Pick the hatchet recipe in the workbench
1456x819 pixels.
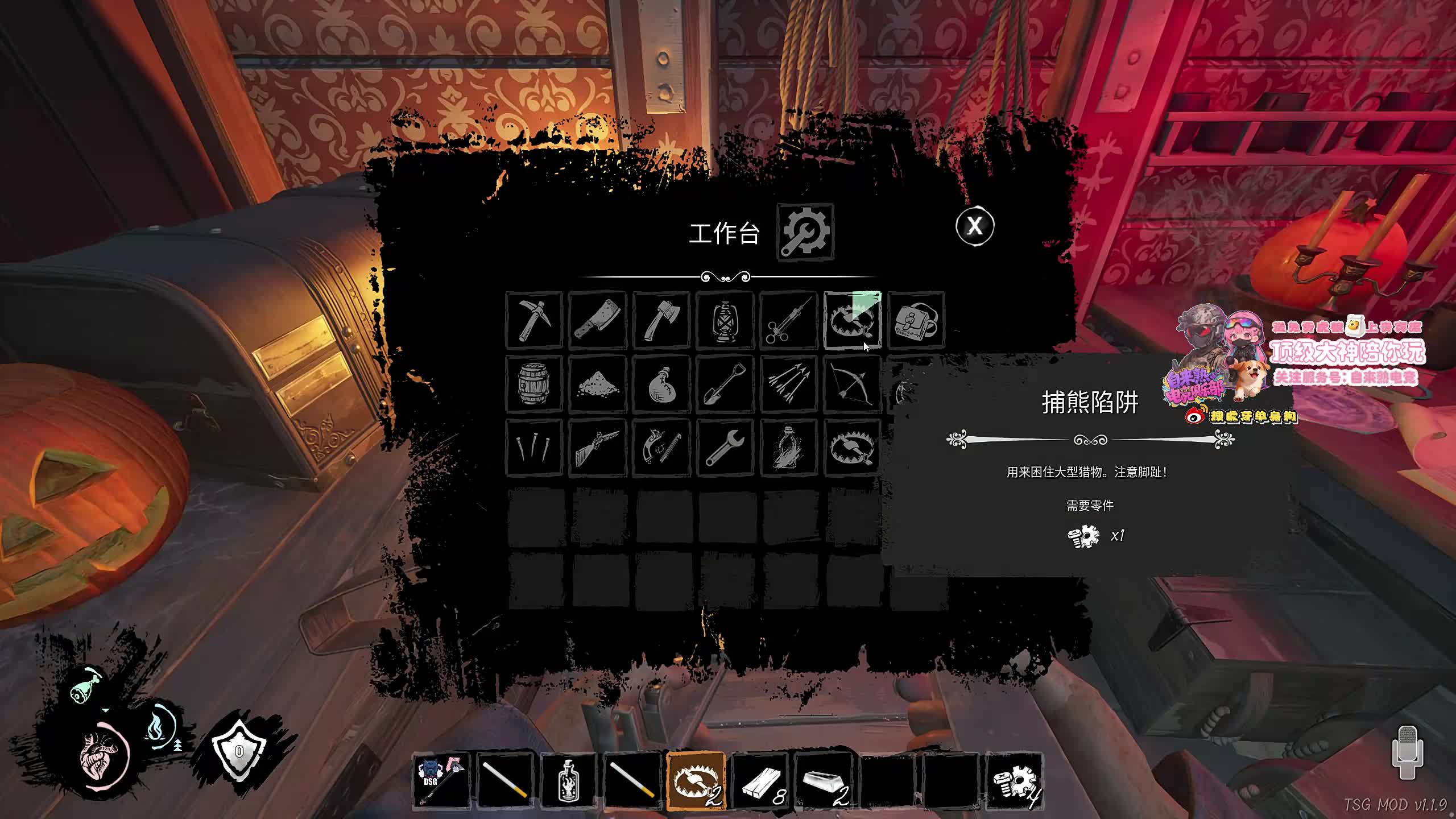click(661, 320)
